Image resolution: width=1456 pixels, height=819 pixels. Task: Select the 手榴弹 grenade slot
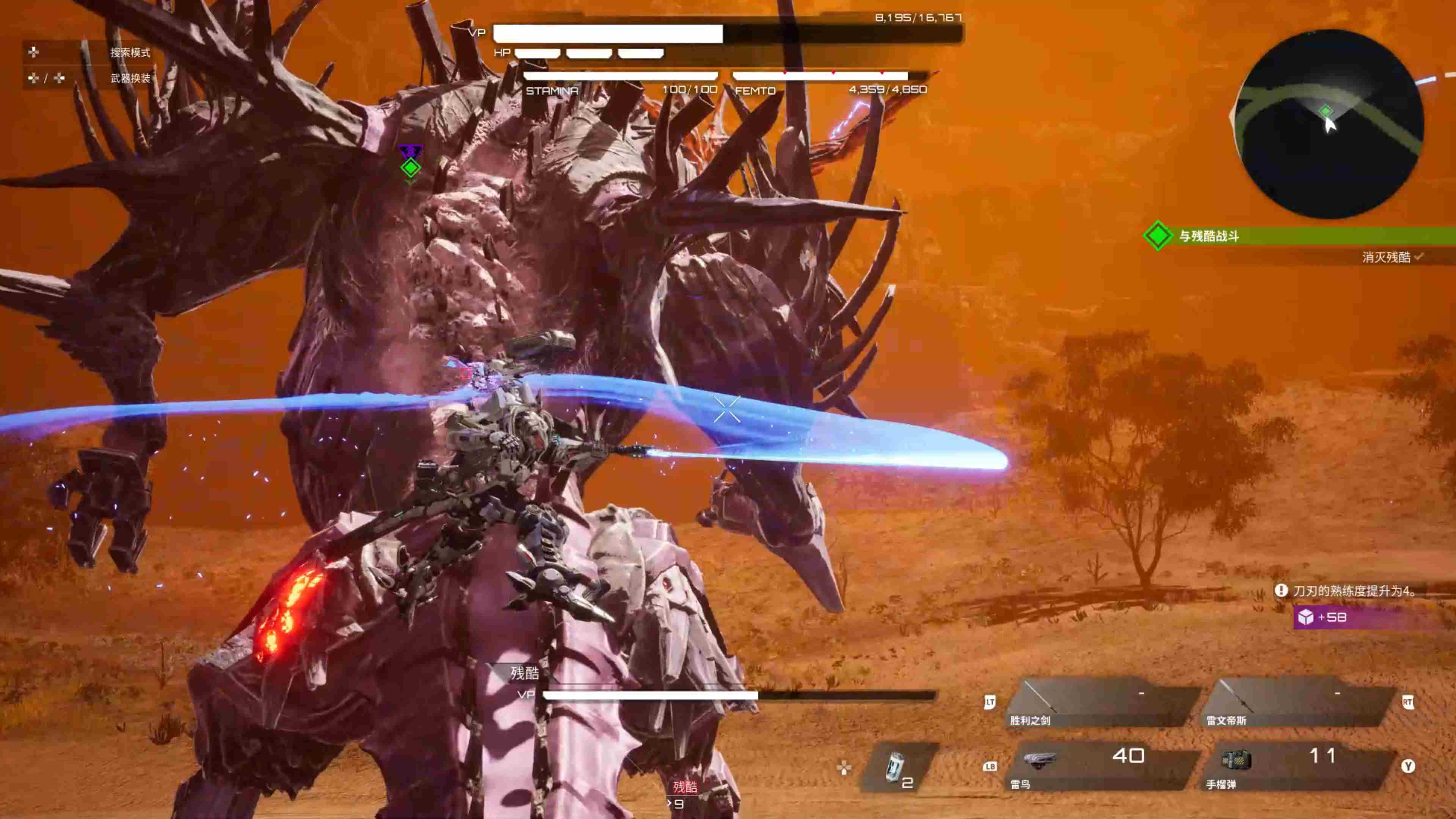click(1297, 767)
